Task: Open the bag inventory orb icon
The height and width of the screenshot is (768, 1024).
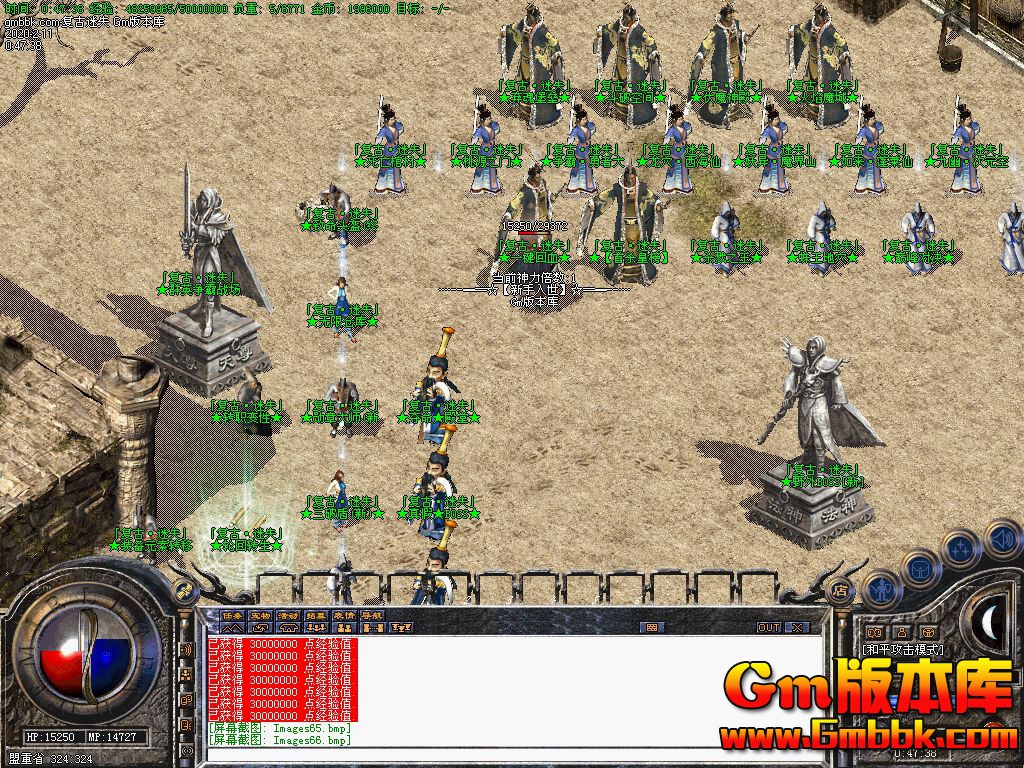Action: (919, 568)
